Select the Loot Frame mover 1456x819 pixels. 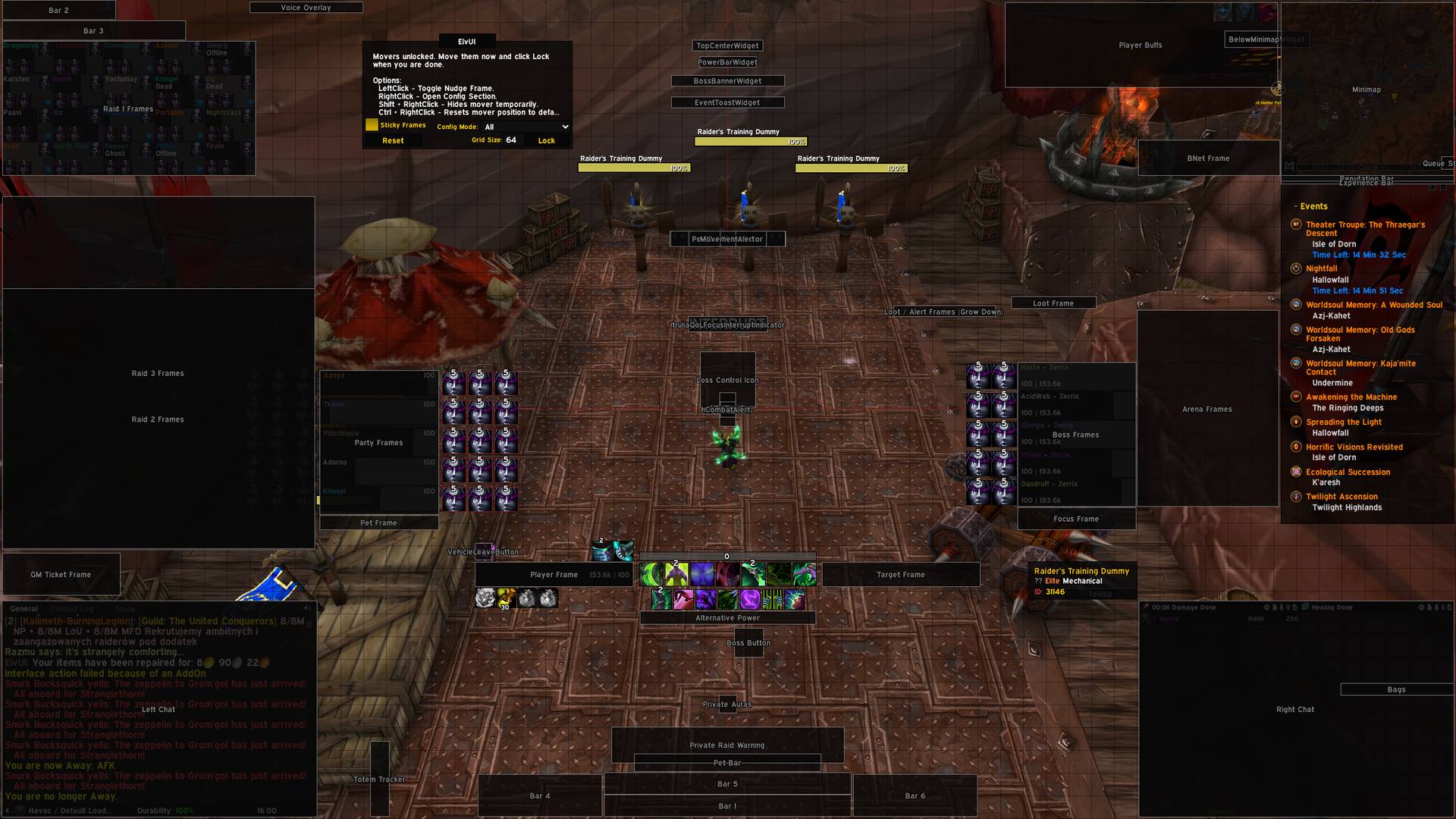1053,303
